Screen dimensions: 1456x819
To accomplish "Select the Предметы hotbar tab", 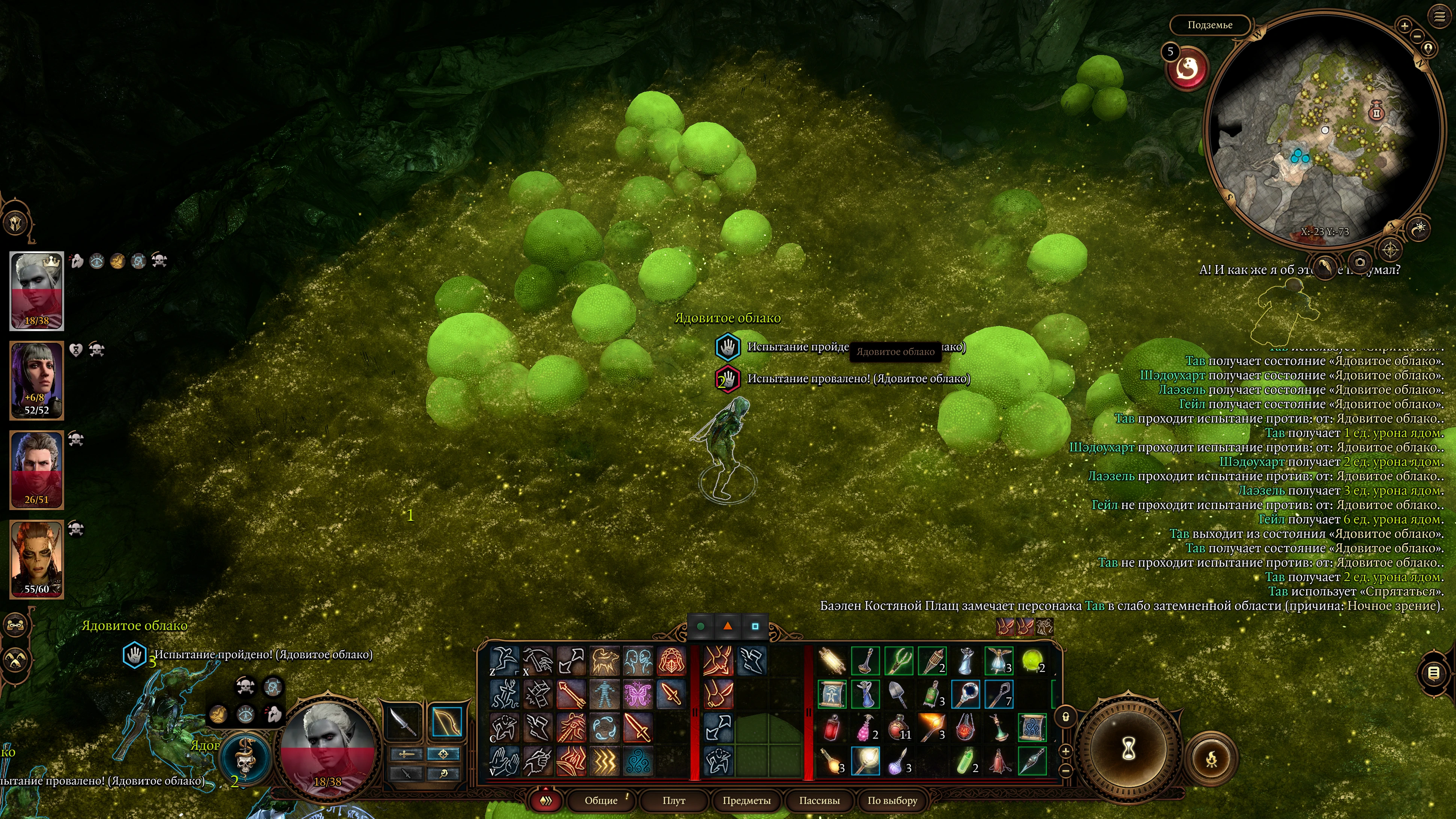I will point(746,800).
